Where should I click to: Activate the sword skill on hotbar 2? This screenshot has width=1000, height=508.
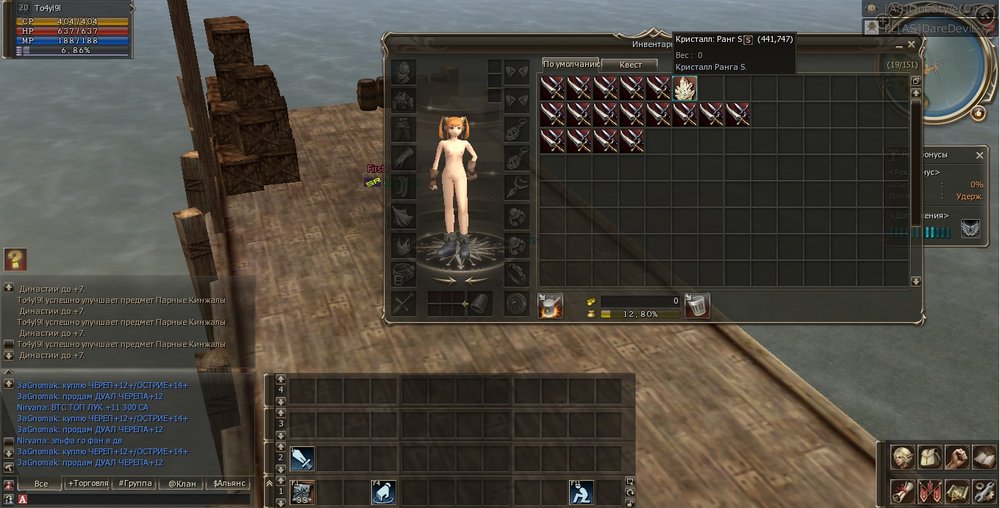[x=303, y=458]
